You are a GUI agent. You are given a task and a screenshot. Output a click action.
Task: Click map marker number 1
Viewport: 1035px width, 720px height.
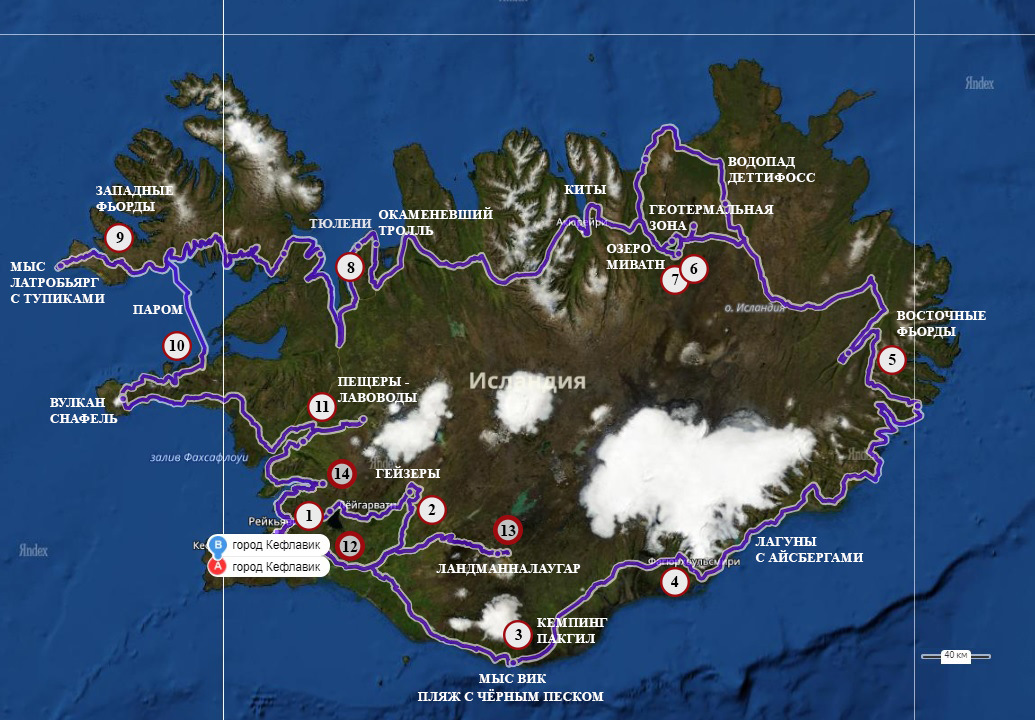(x=309, y=516)
